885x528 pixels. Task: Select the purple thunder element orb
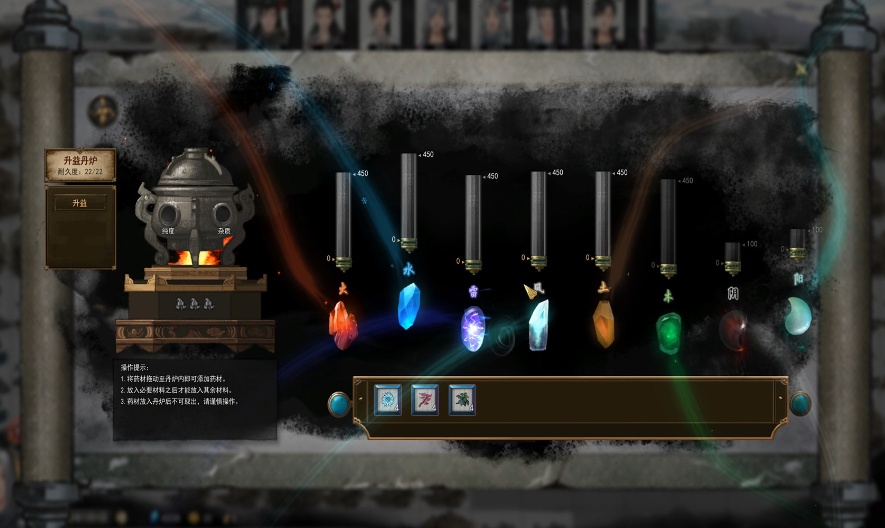pyautogui.click(x=472, y=328)
